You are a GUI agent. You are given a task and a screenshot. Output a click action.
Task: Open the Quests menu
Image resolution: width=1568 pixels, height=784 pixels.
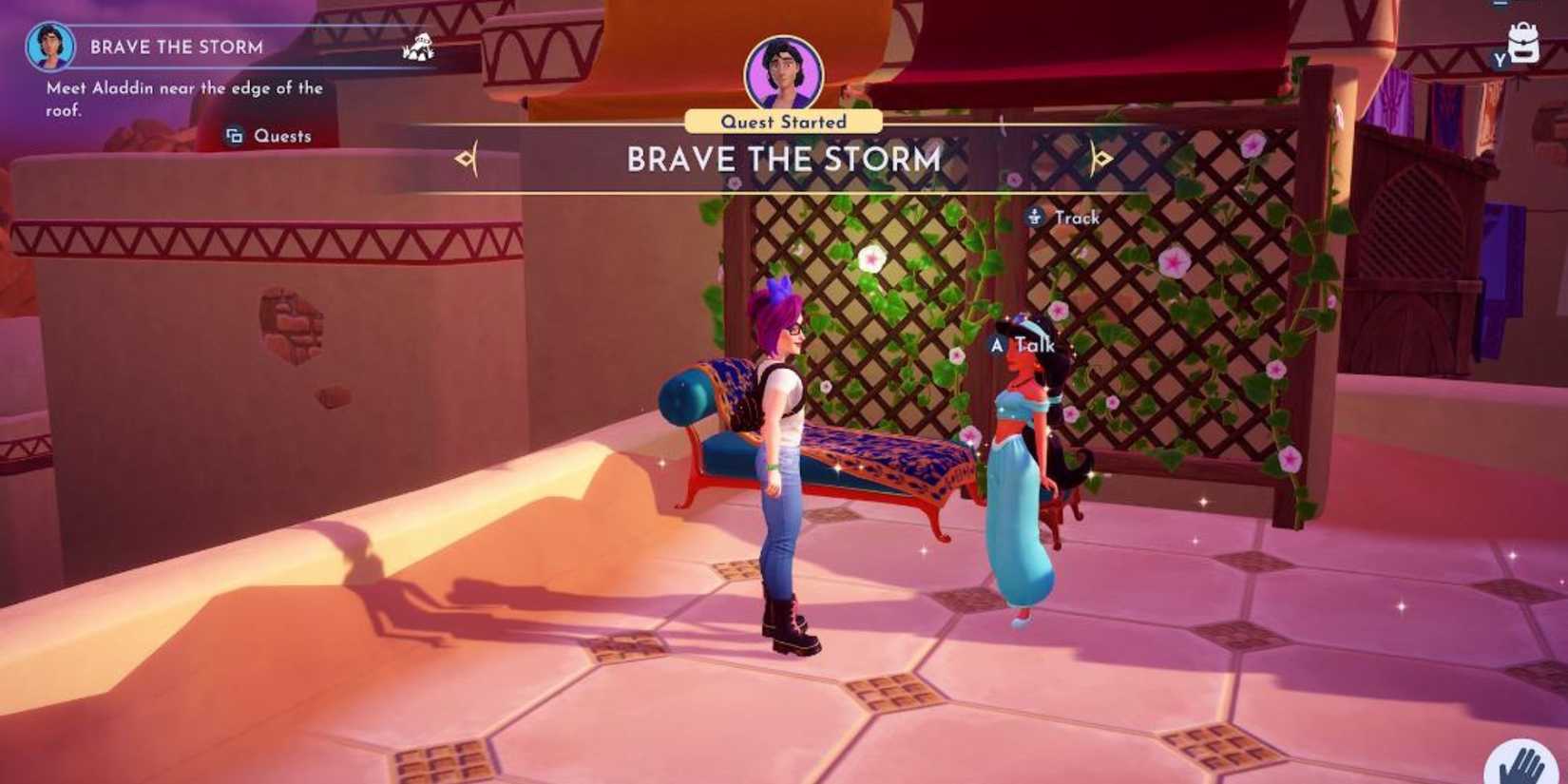coord(267,136)
